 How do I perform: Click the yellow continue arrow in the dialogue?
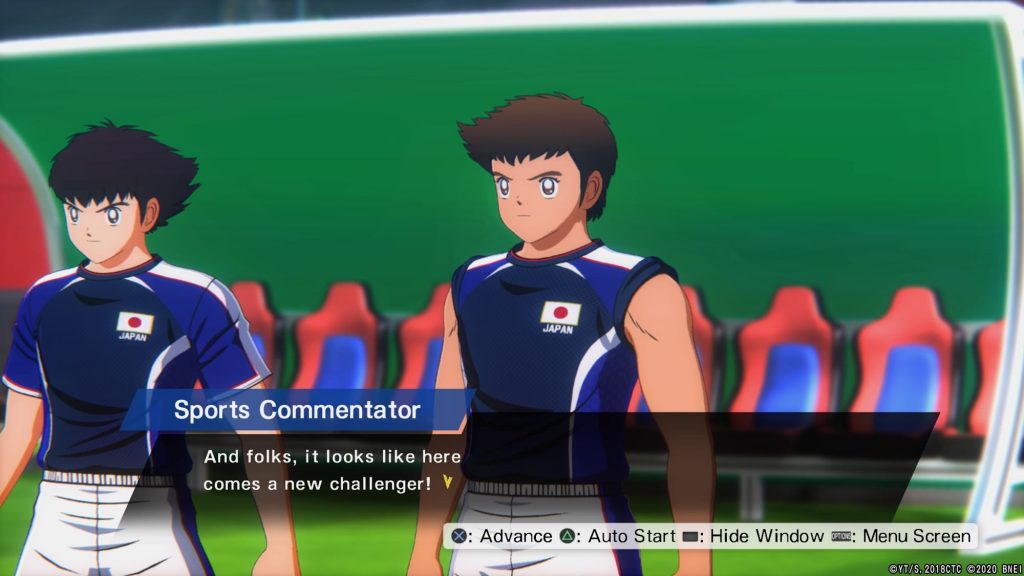coord(447,482)
